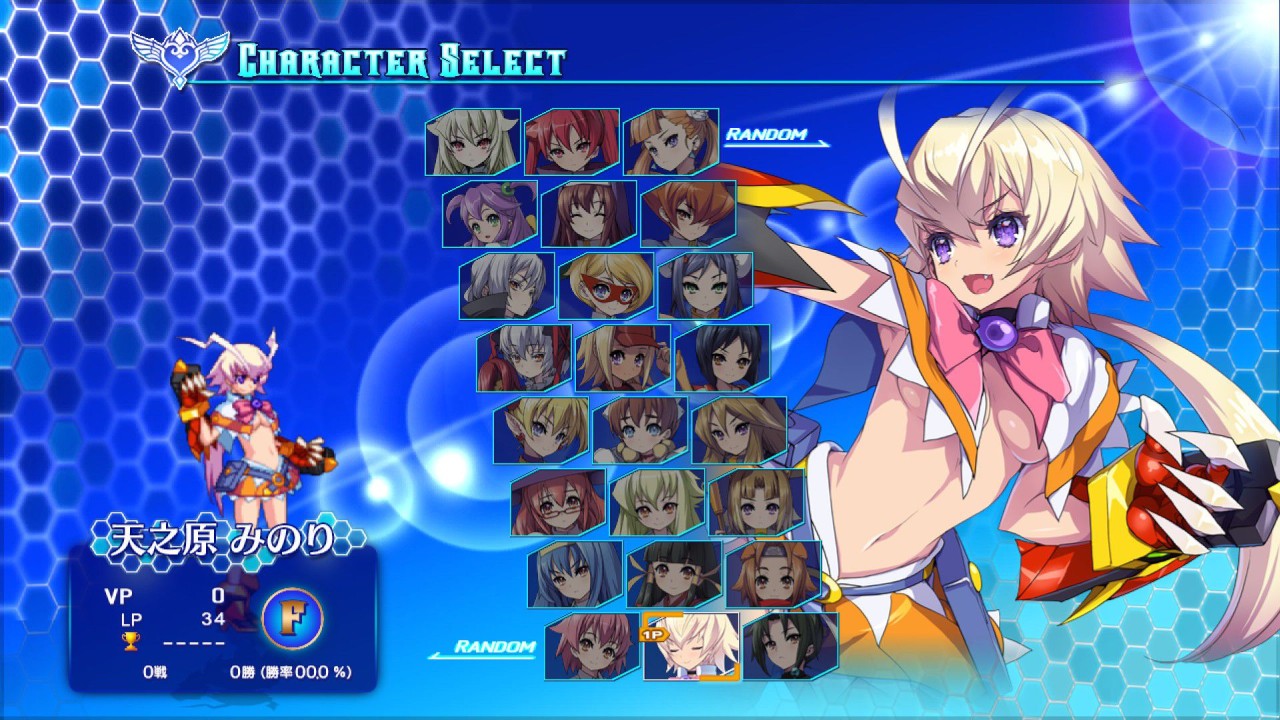1280x720 pixels.
Task: Select the silver-haired character in dark high collar
Action: 507,286
